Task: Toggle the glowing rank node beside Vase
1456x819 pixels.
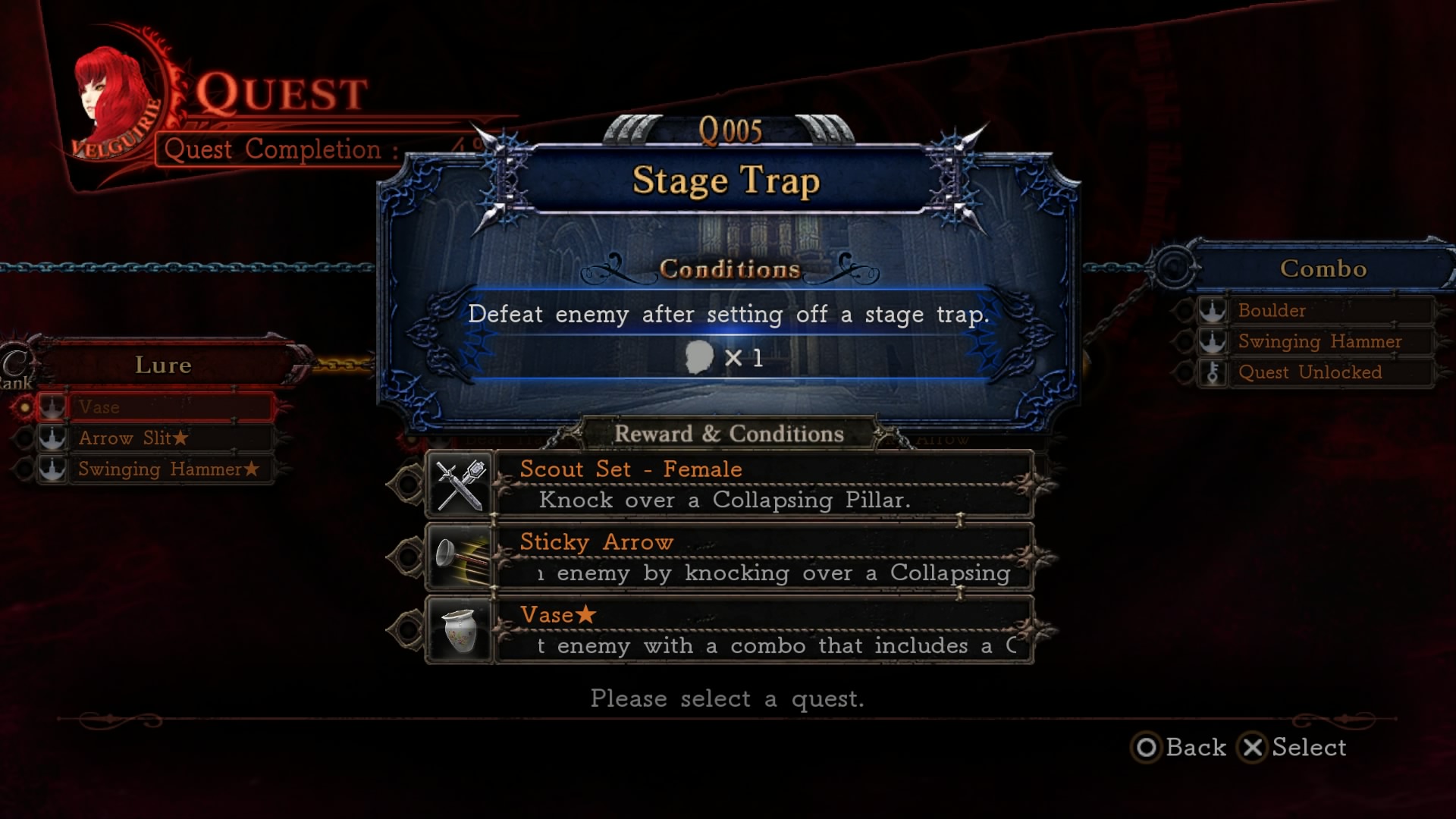Action: click(x=27, y=407)
